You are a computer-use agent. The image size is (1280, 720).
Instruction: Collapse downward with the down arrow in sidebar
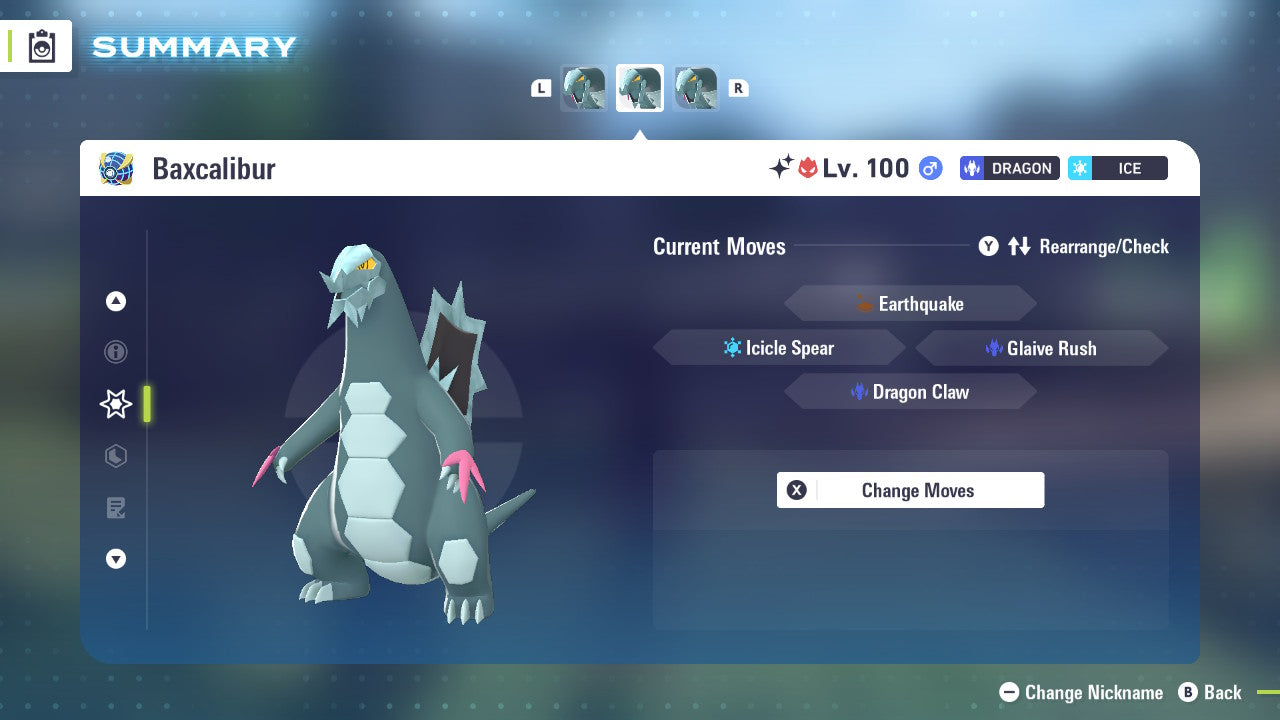[x=115, y=559]
